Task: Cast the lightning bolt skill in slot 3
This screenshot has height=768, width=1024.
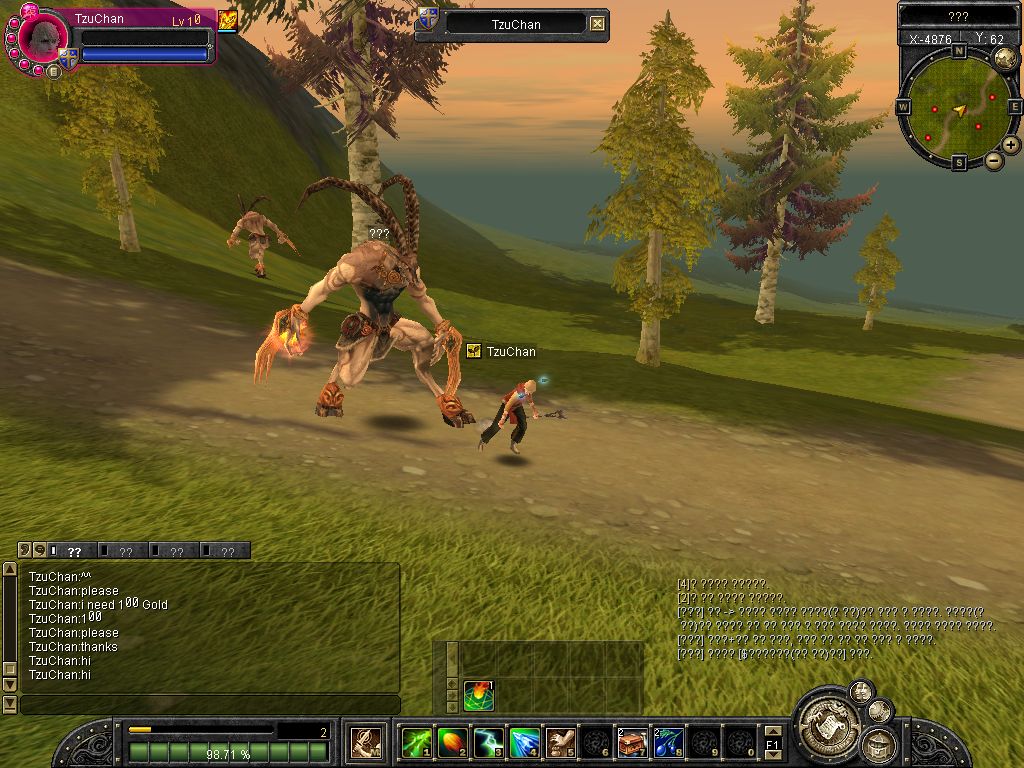Action: (488, 743)
